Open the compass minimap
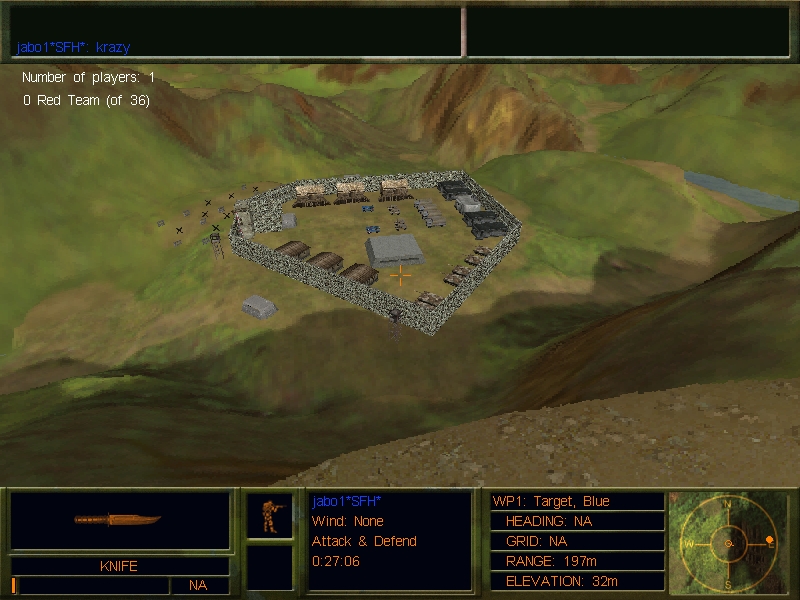This screenshot has width=800, height=600. click(728, 543)
